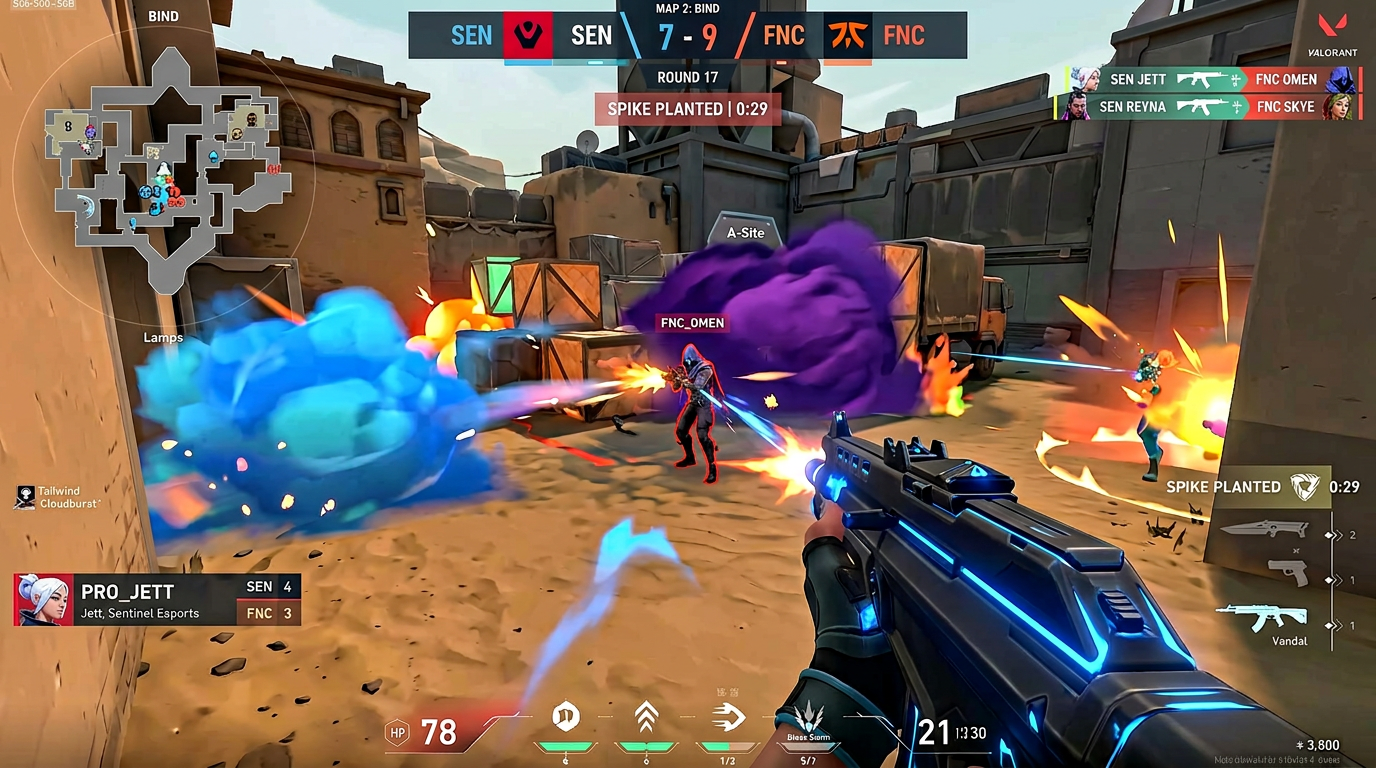Viewport: 1376px width, 768px height.
Task: Open the PRO_JETT player card
Action: click(157, 600)
